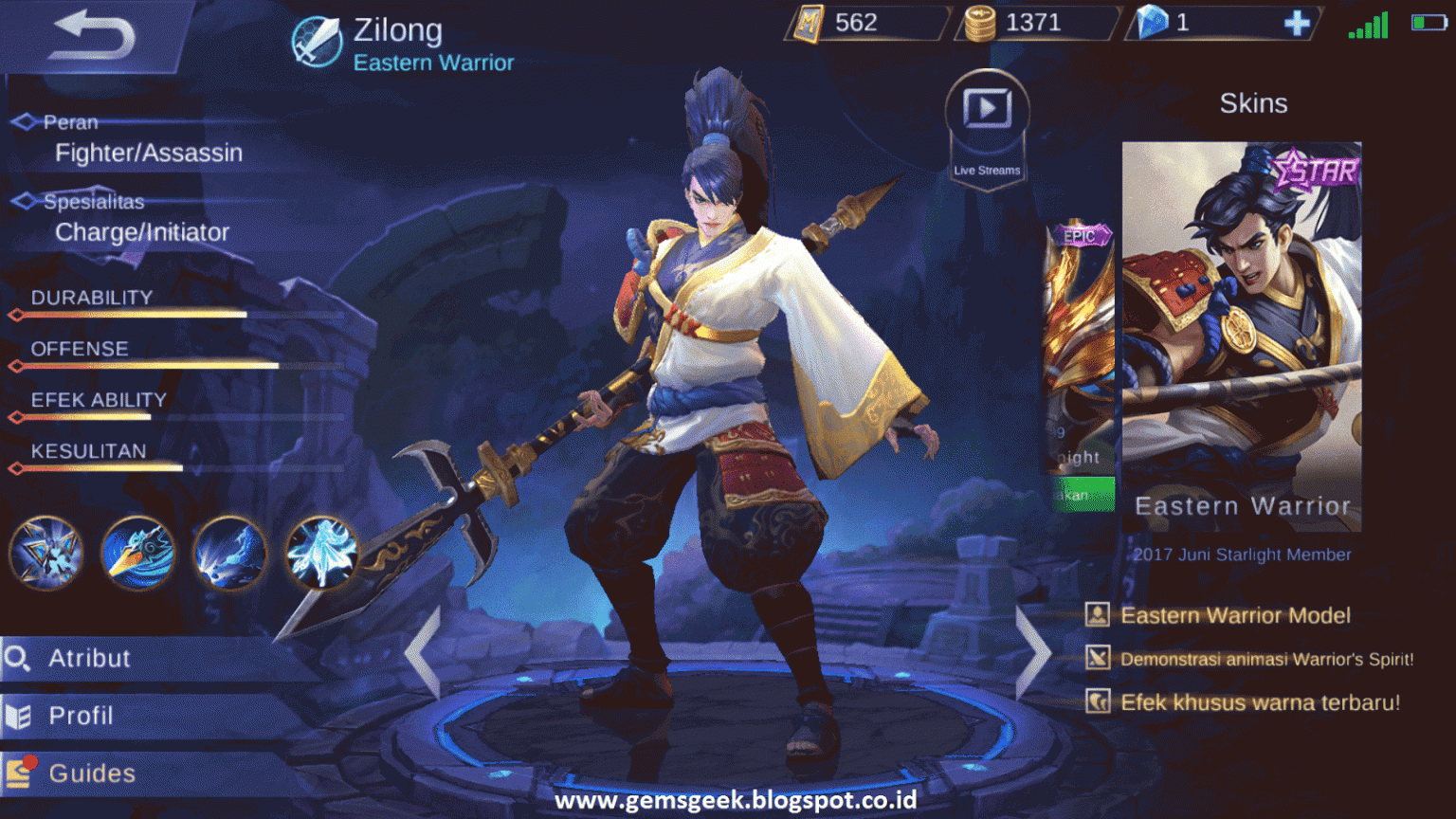Viewport: 1456px width, 819px height.
Task: Open the spear strike skill icon
Action: (137, 555)
